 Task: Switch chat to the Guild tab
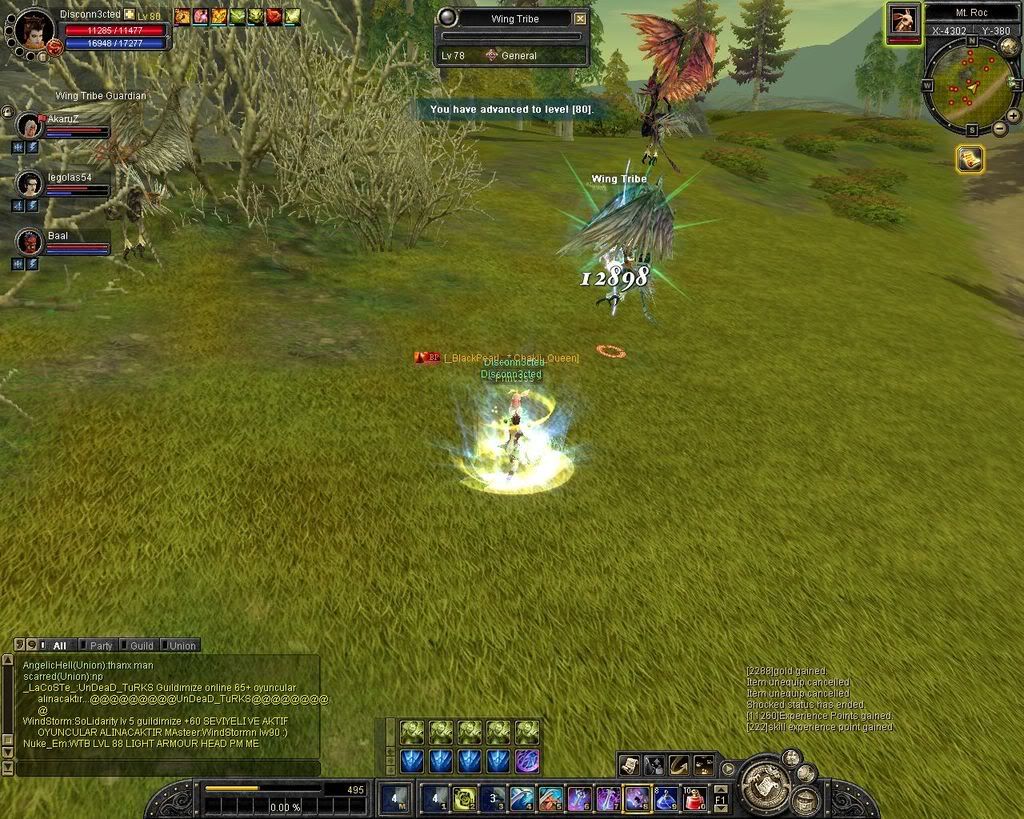(138, 646)
